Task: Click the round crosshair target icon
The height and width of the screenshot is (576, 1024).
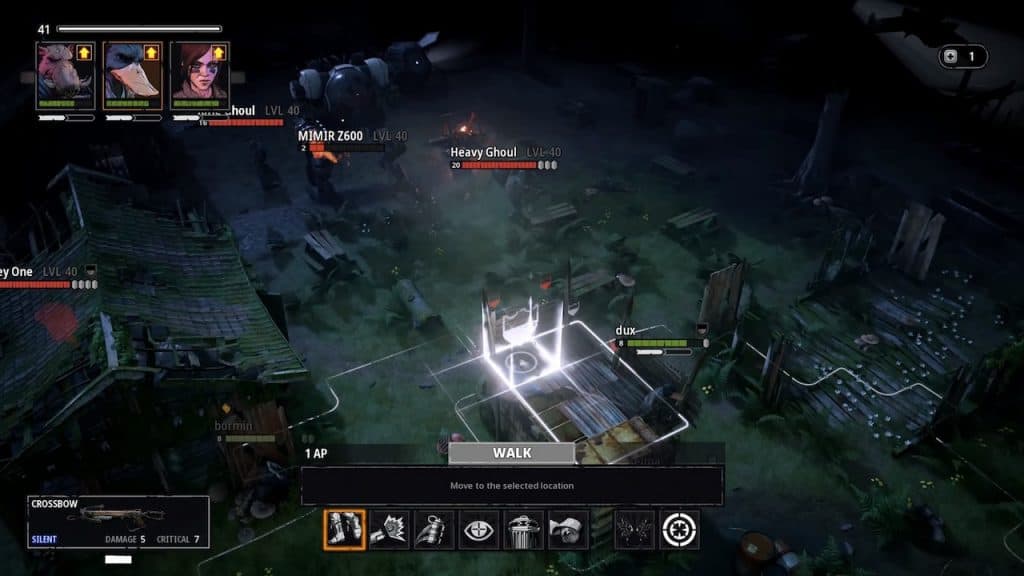Action: click(x=680, y=530)
